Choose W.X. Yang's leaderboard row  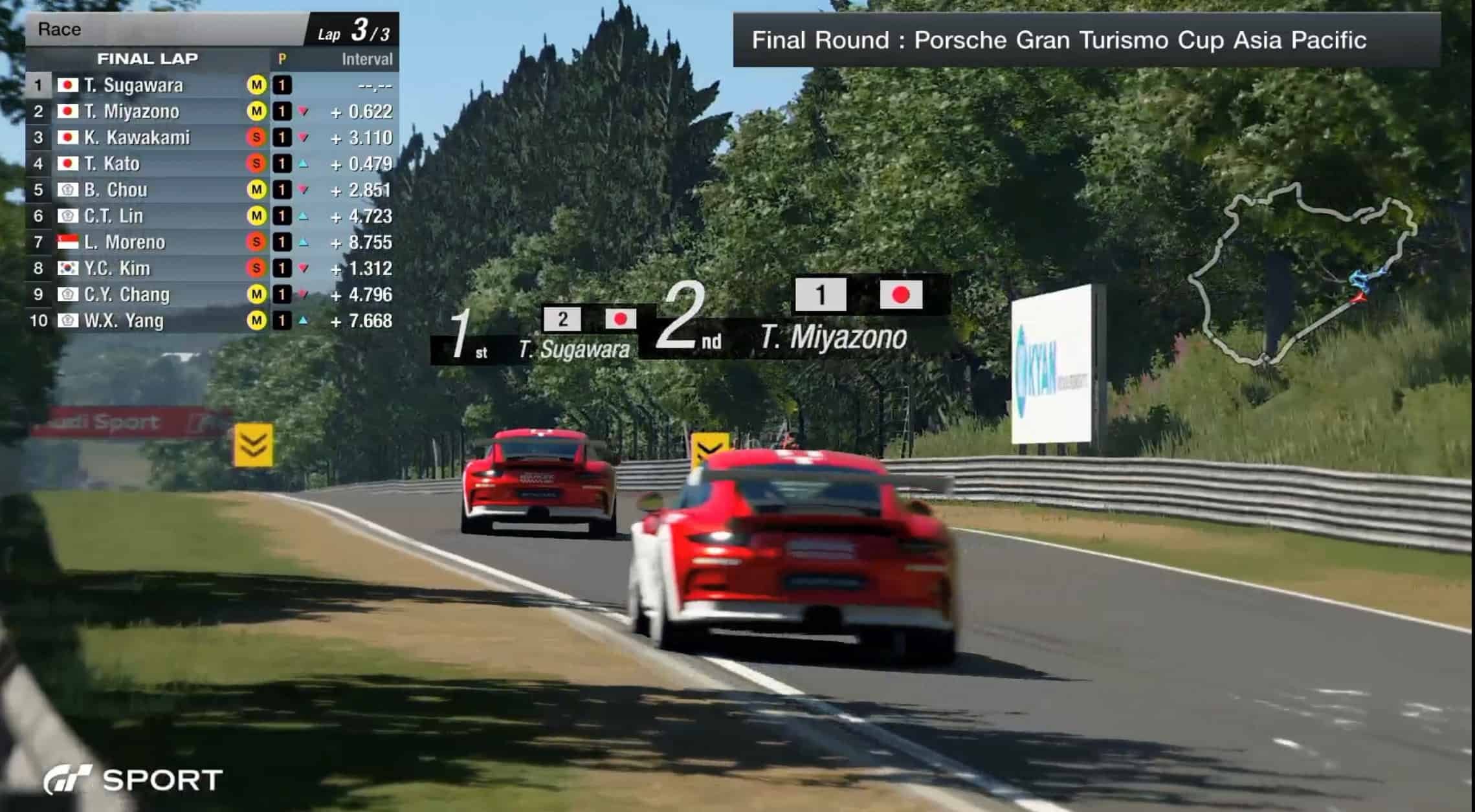[x=124, y=321]
